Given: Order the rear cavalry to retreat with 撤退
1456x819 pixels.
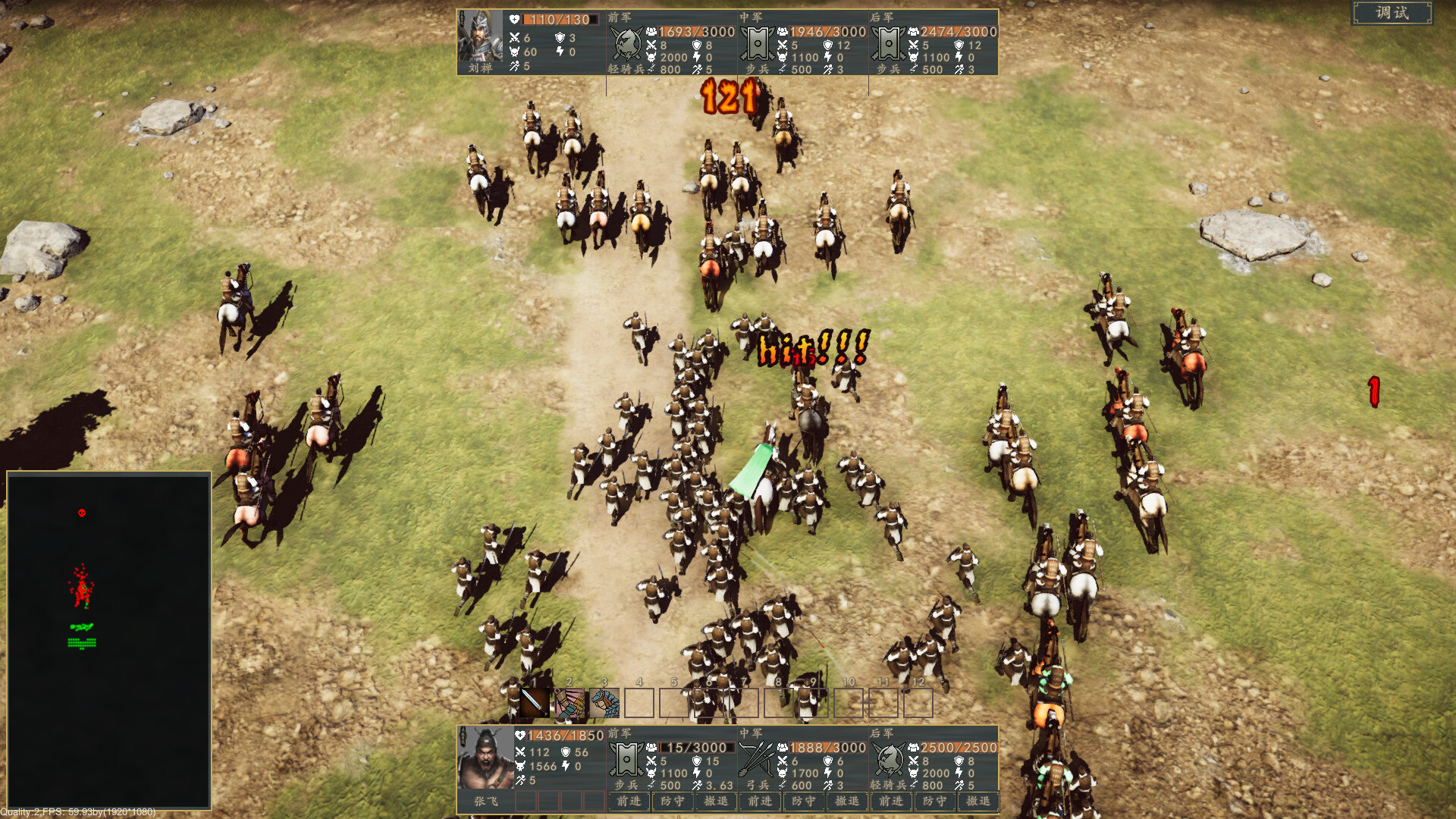Looking at the screenshot, I should click(x=979, y=802).
